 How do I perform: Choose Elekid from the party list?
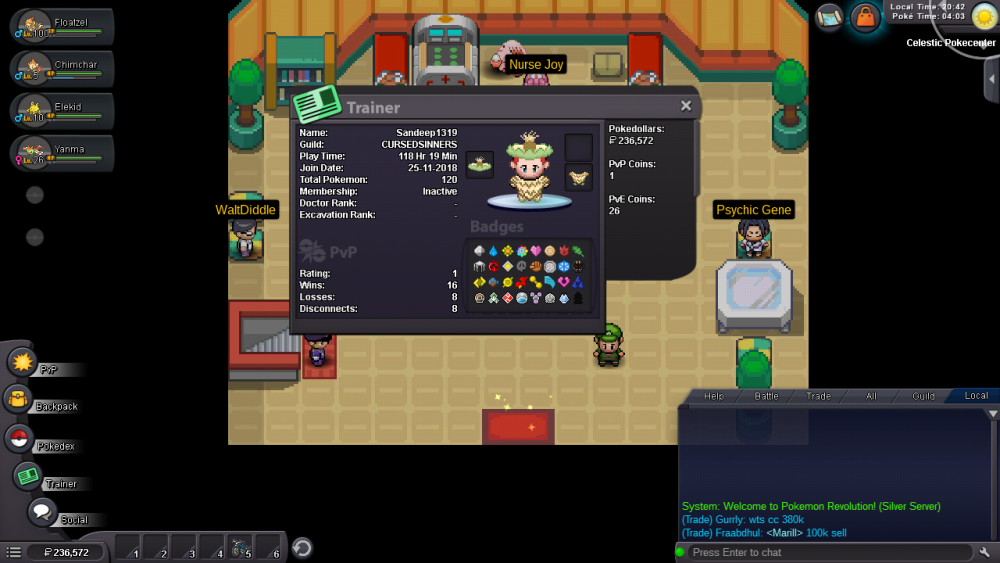pyautogui.click(x=58, y=110)
